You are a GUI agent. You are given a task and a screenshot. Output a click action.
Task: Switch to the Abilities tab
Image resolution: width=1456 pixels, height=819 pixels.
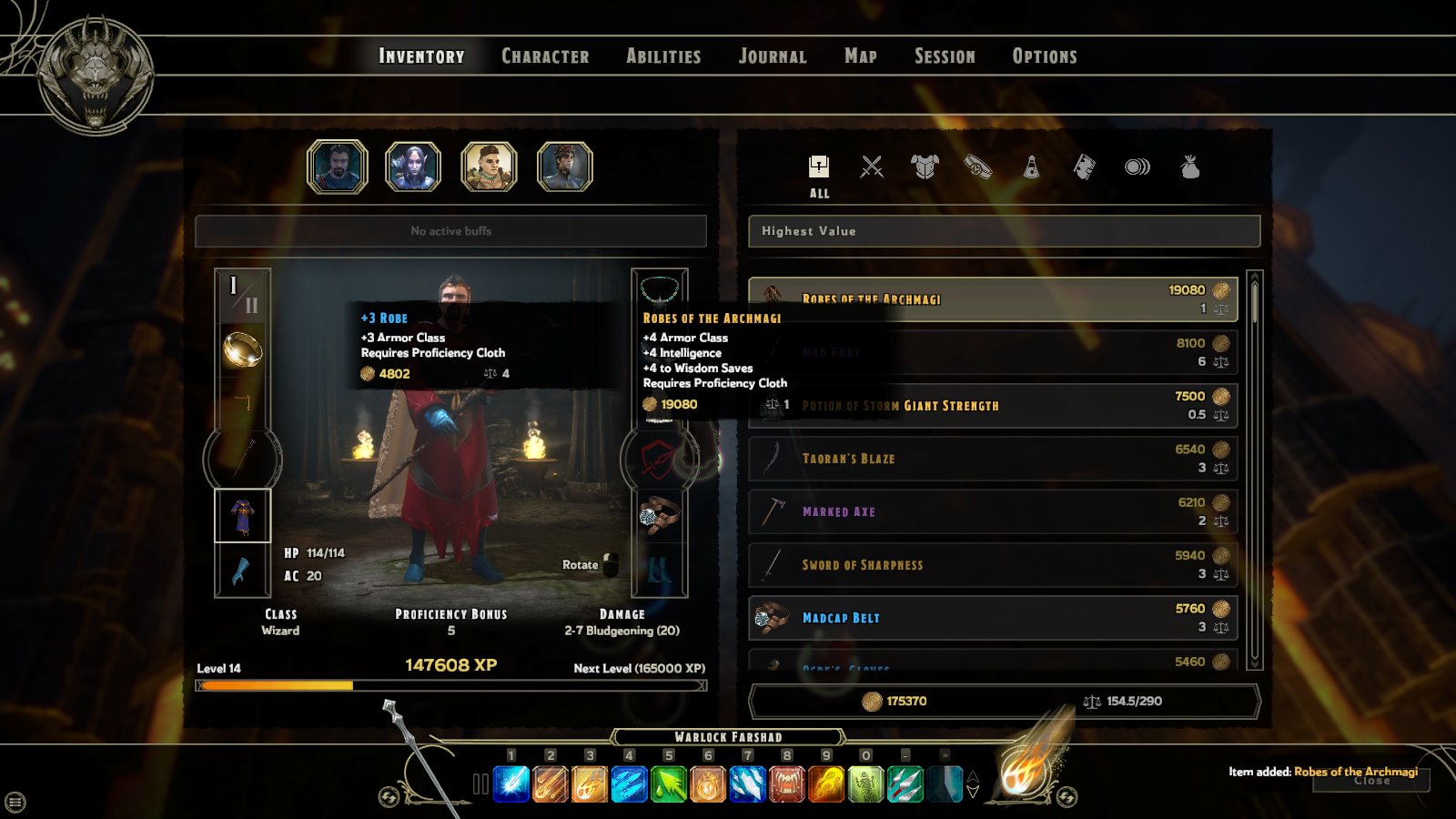pyautogui.click(x=663, y=56)
